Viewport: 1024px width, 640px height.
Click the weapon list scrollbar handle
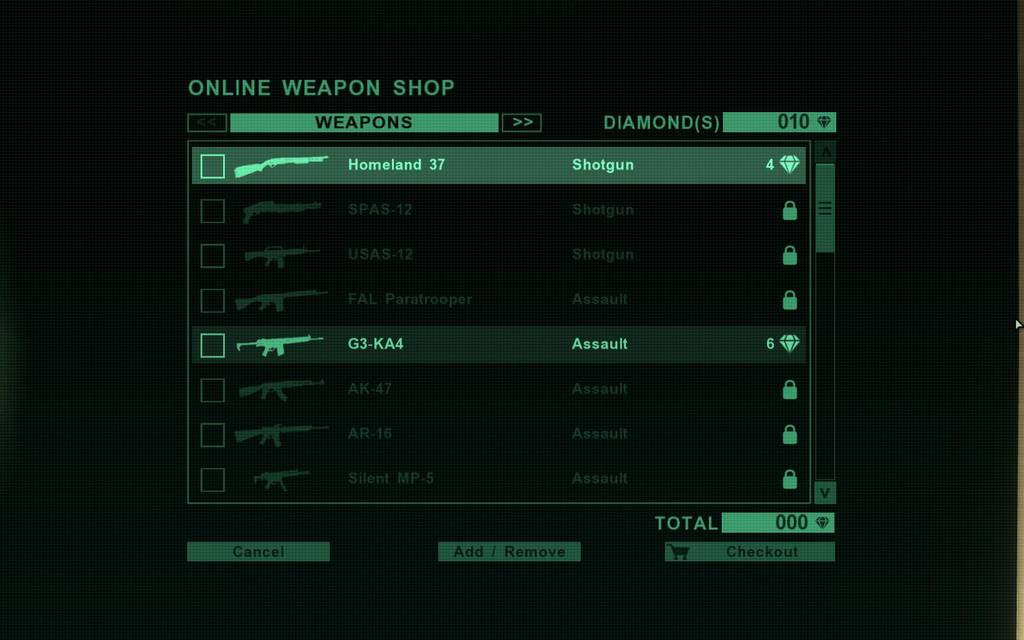coord(825,208)
